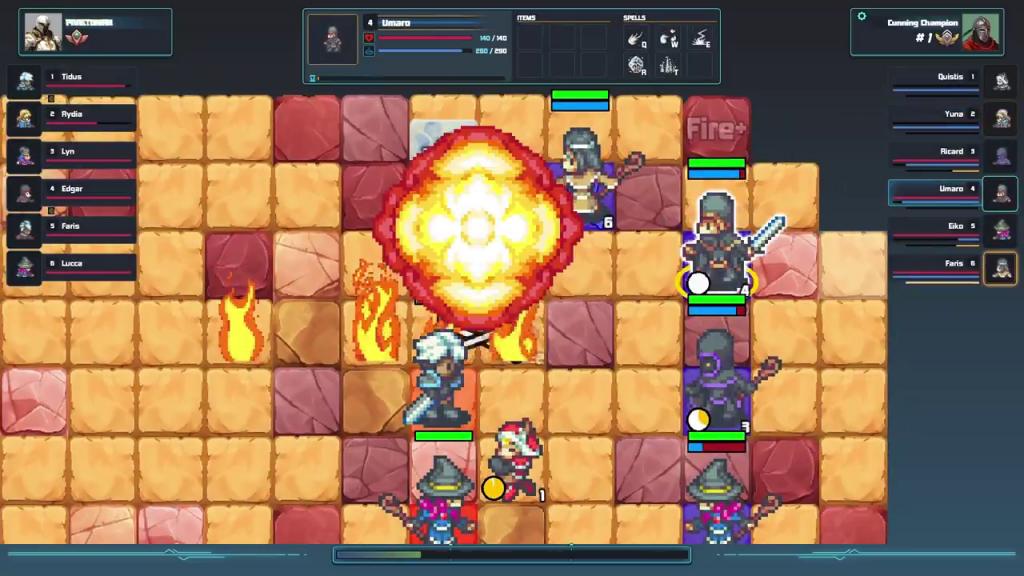Click Umaro's portrait in the top panel
This screenshot has width=1024, height=576.
[333, 39]
